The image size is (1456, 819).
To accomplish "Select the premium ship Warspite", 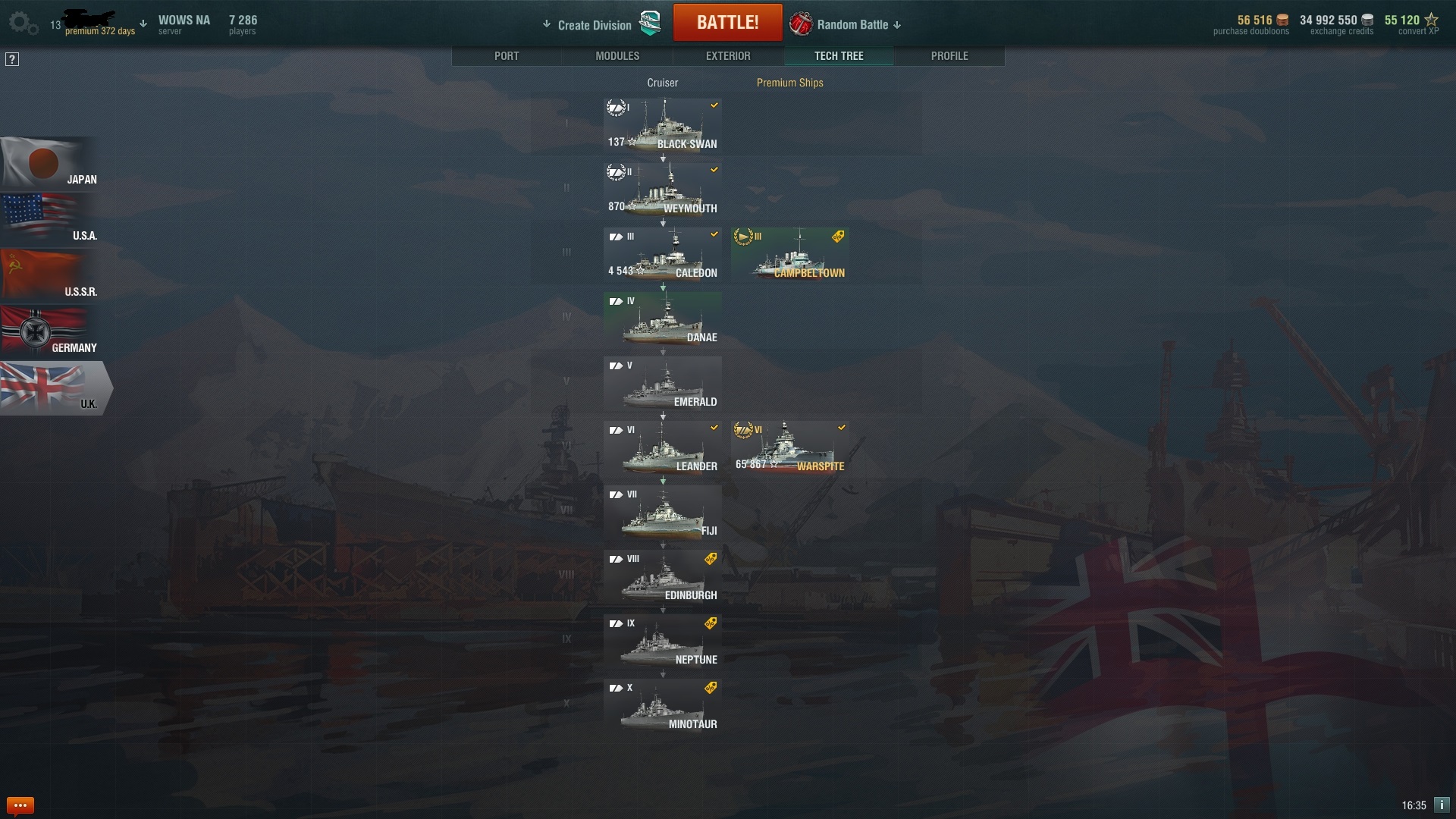I will pyautogui.click(x=790, y=448).
